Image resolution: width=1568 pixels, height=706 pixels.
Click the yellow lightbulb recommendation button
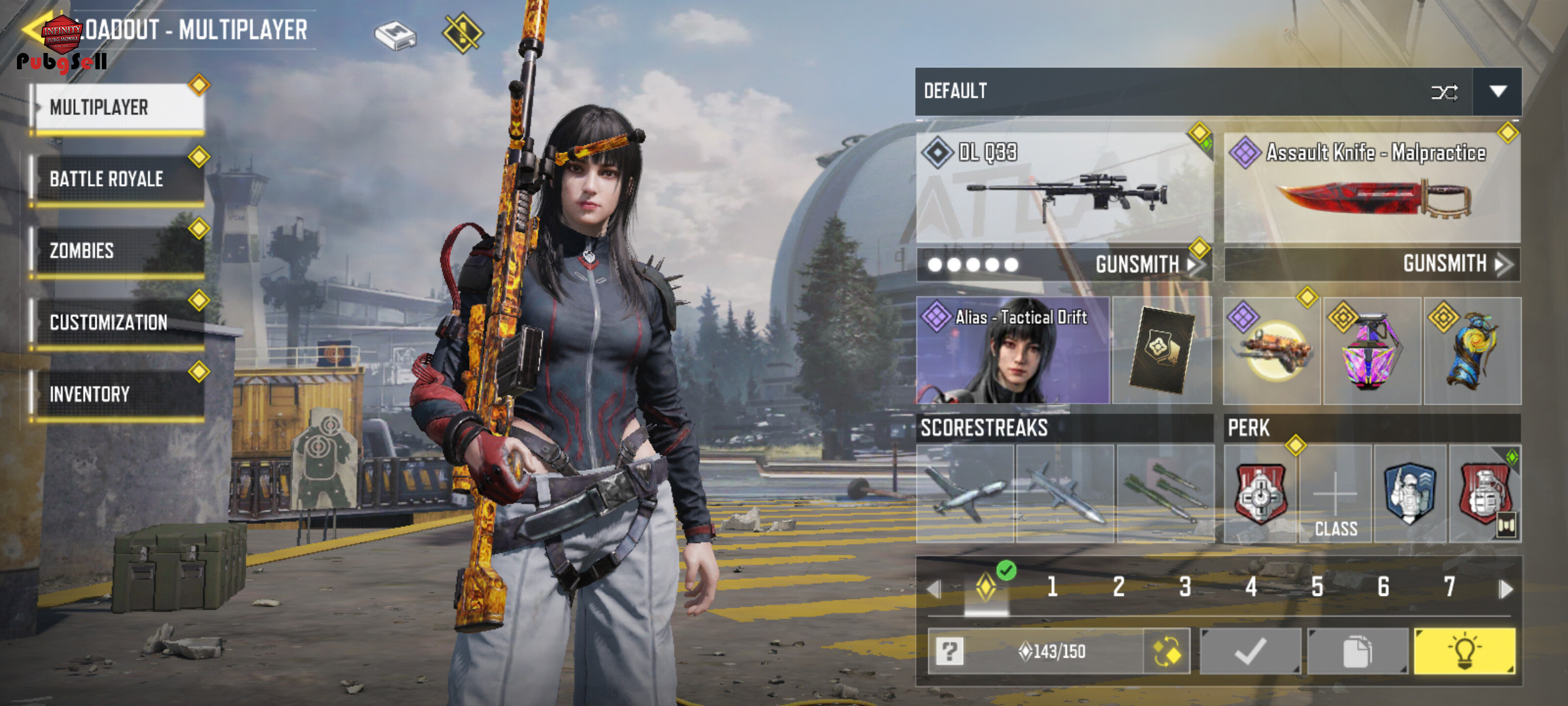[x=1464, y=651]
